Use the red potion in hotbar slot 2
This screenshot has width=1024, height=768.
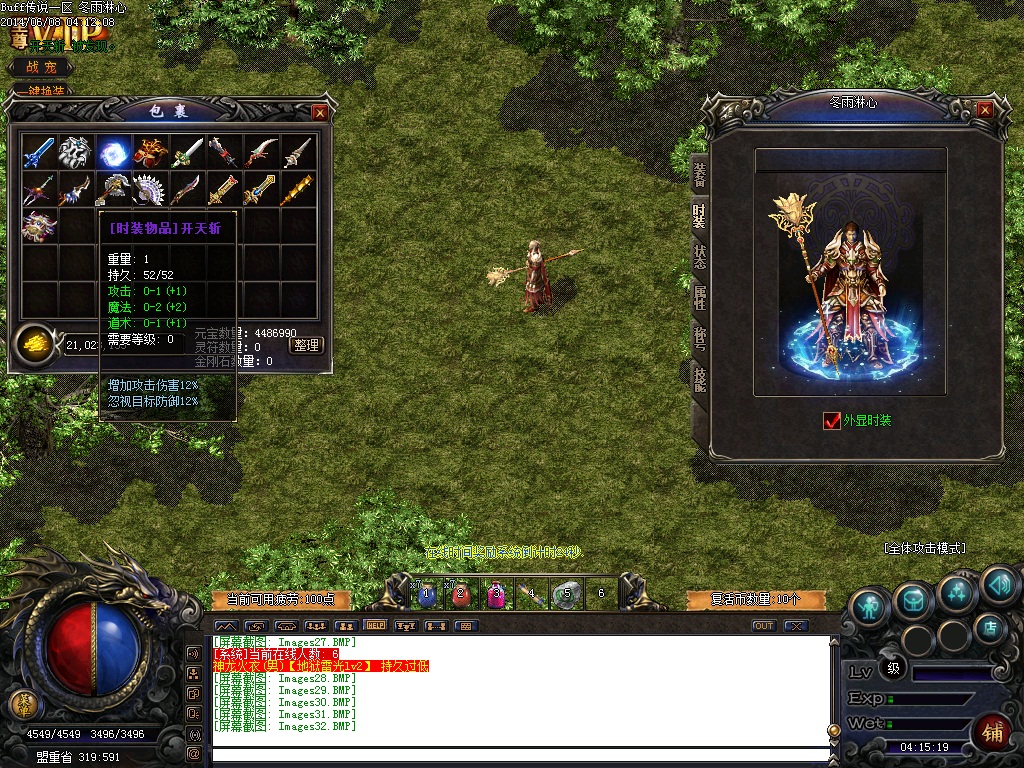tap(461, 594)
